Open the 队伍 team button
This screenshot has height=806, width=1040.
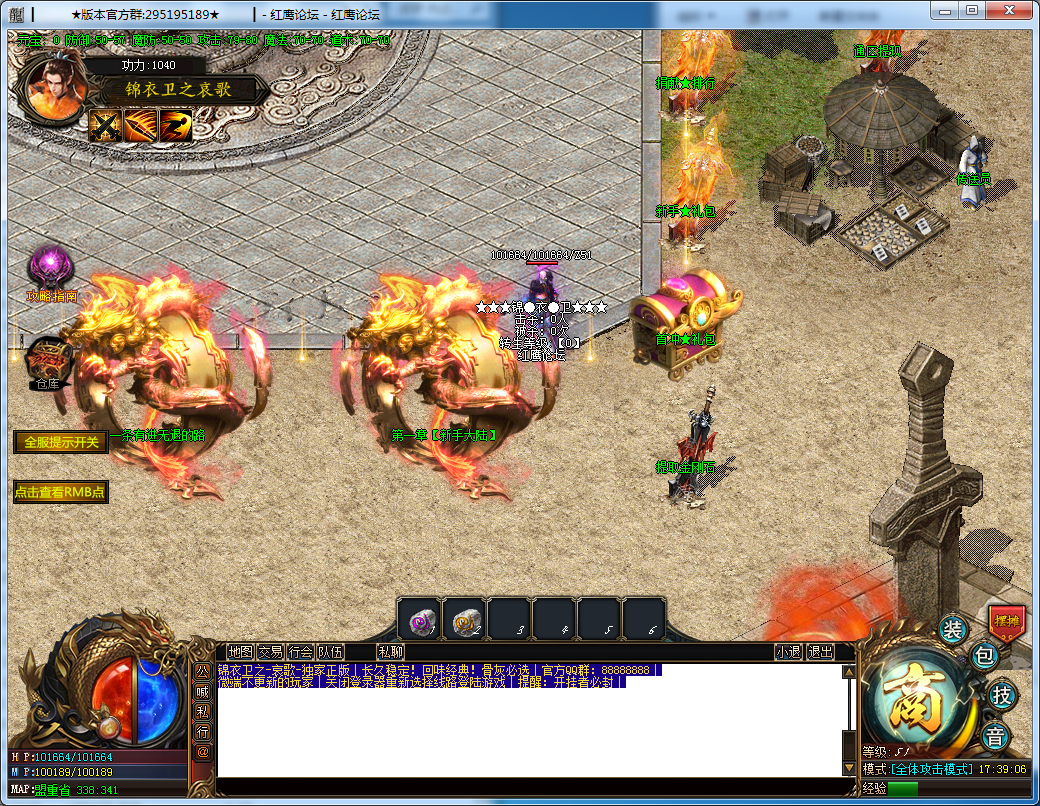coord(330,652)
